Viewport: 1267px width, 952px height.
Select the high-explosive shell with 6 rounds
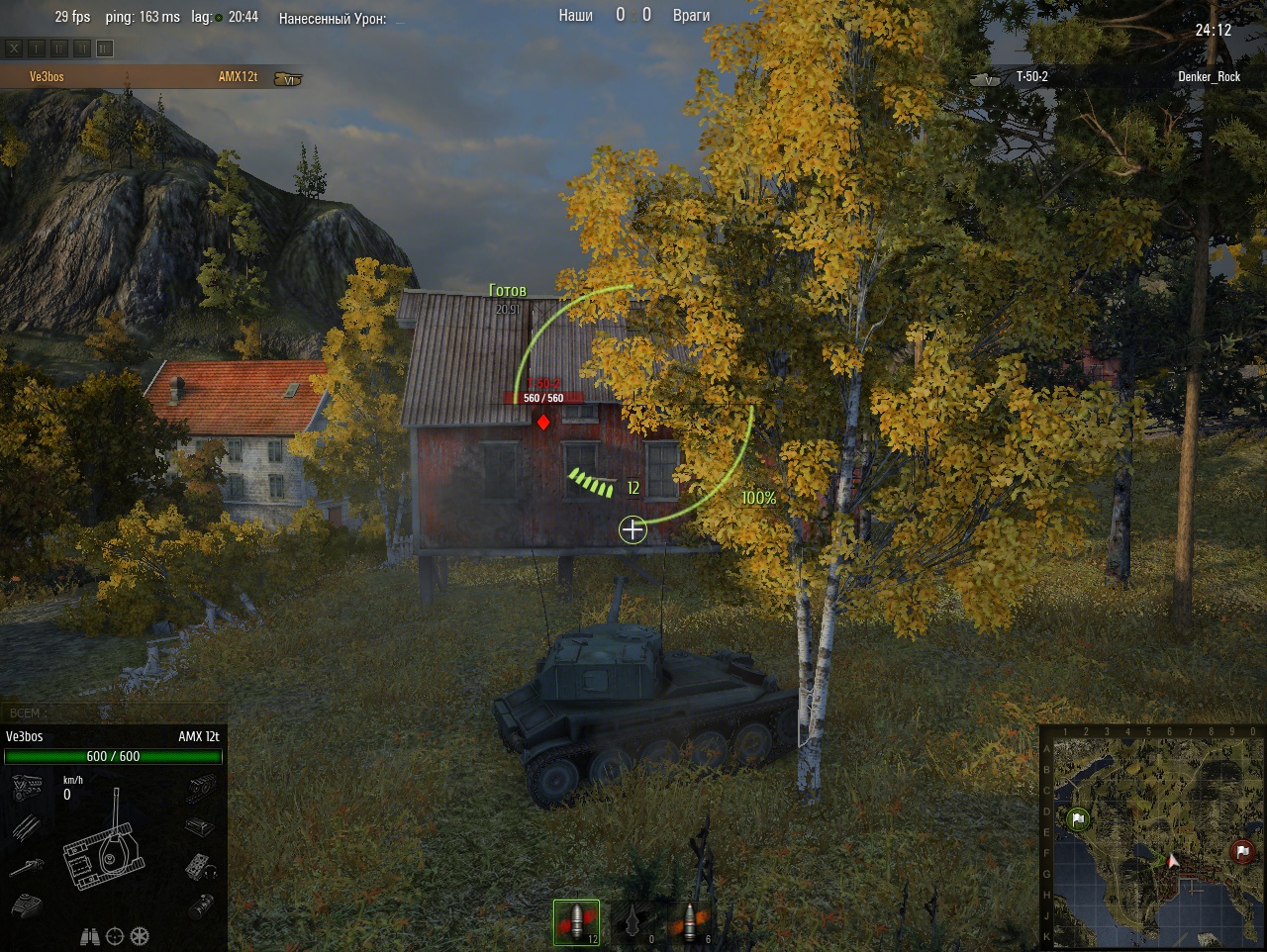click(x=690, y=922)
